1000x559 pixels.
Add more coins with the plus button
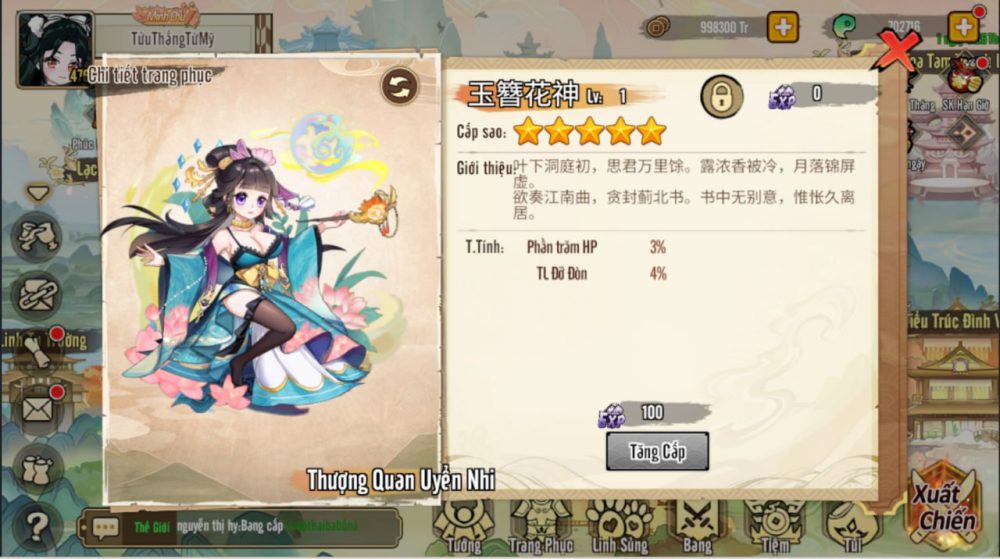pos(783,27)
